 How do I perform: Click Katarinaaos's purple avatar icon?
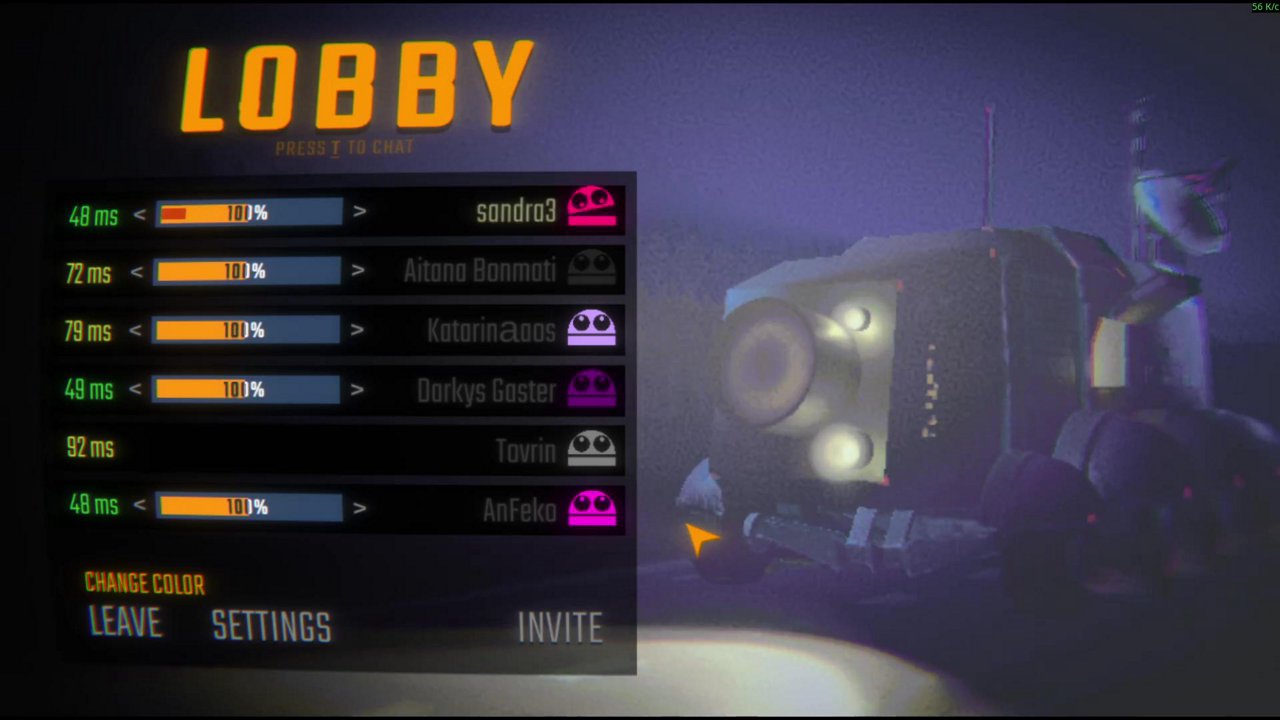pyautogui.click(x=591, y=326)
